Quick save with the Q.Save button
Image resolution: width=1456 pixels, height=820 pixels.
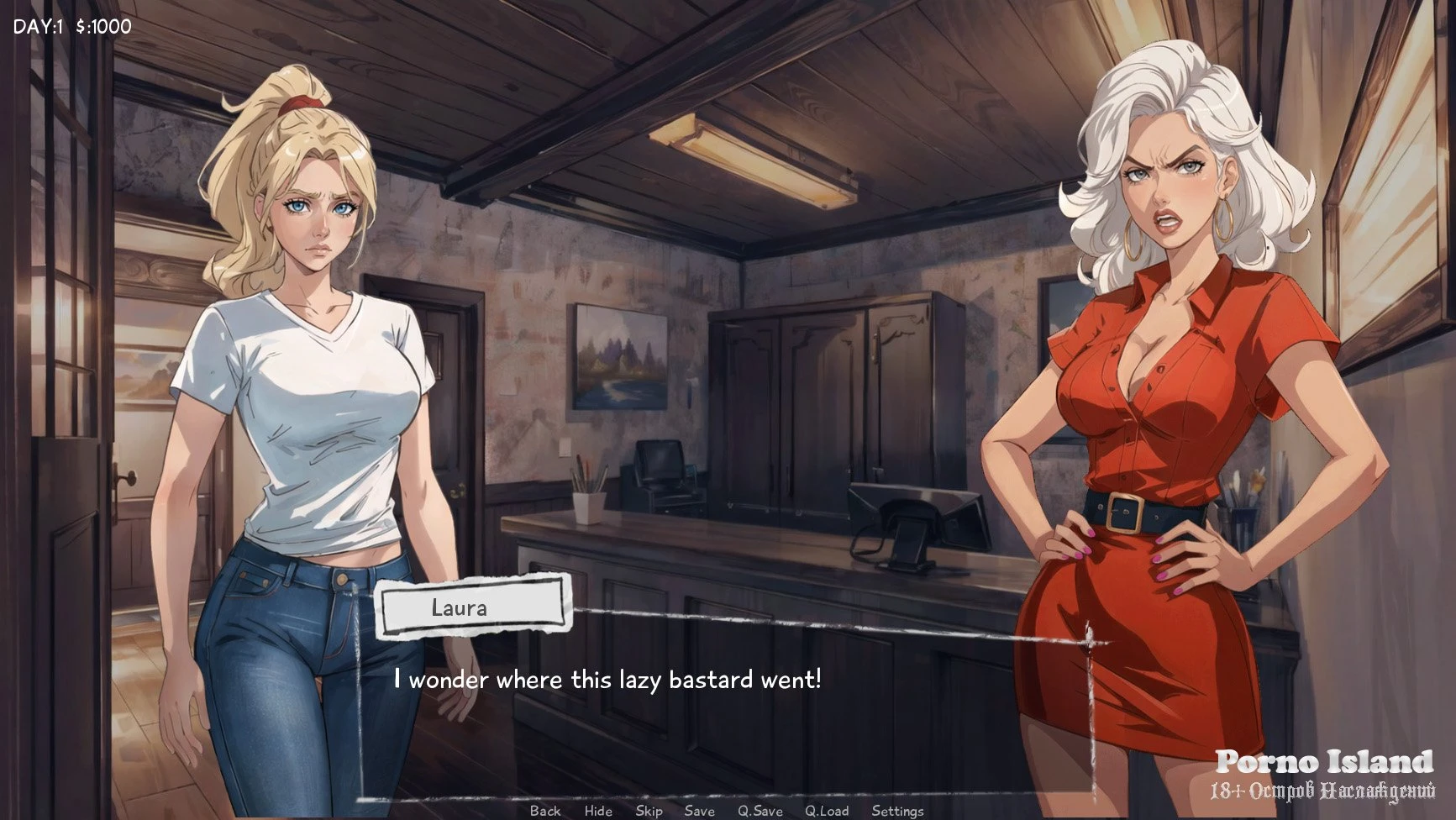point(760,811)
